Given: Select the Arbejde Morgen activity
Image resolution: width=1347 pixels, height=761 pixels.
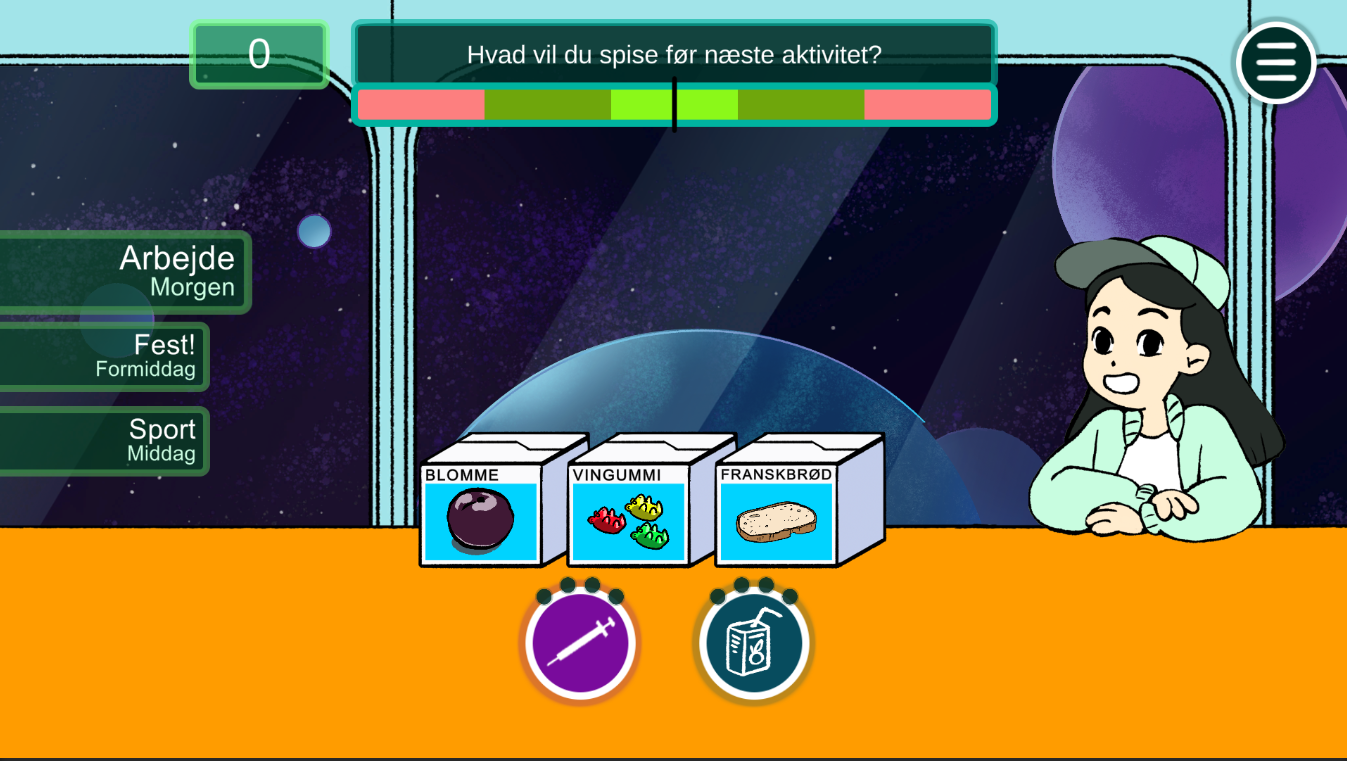Looking at the screenshot, I should coord(124,272).
